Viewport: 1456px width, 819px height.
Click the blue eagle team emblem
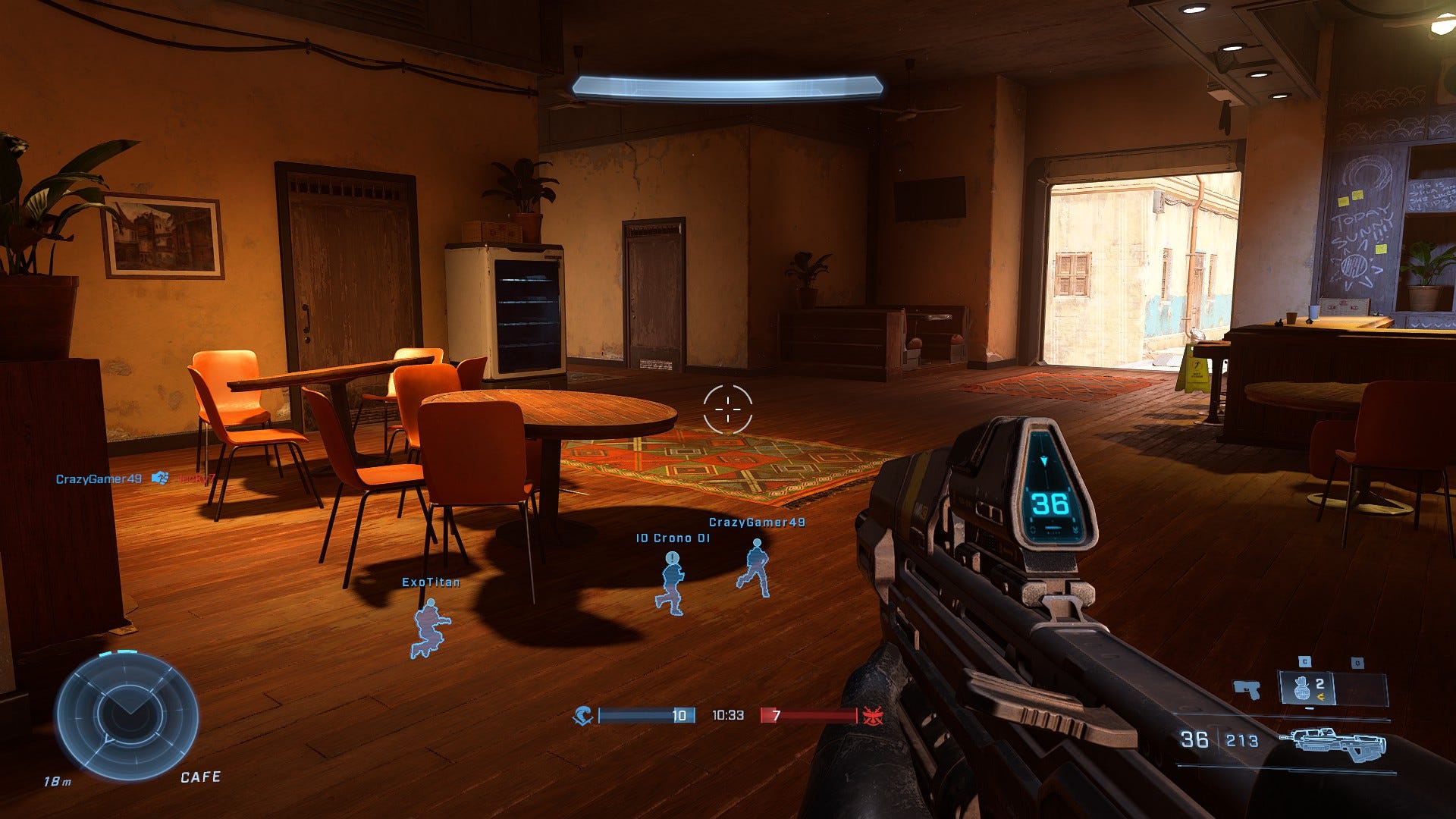583,715
